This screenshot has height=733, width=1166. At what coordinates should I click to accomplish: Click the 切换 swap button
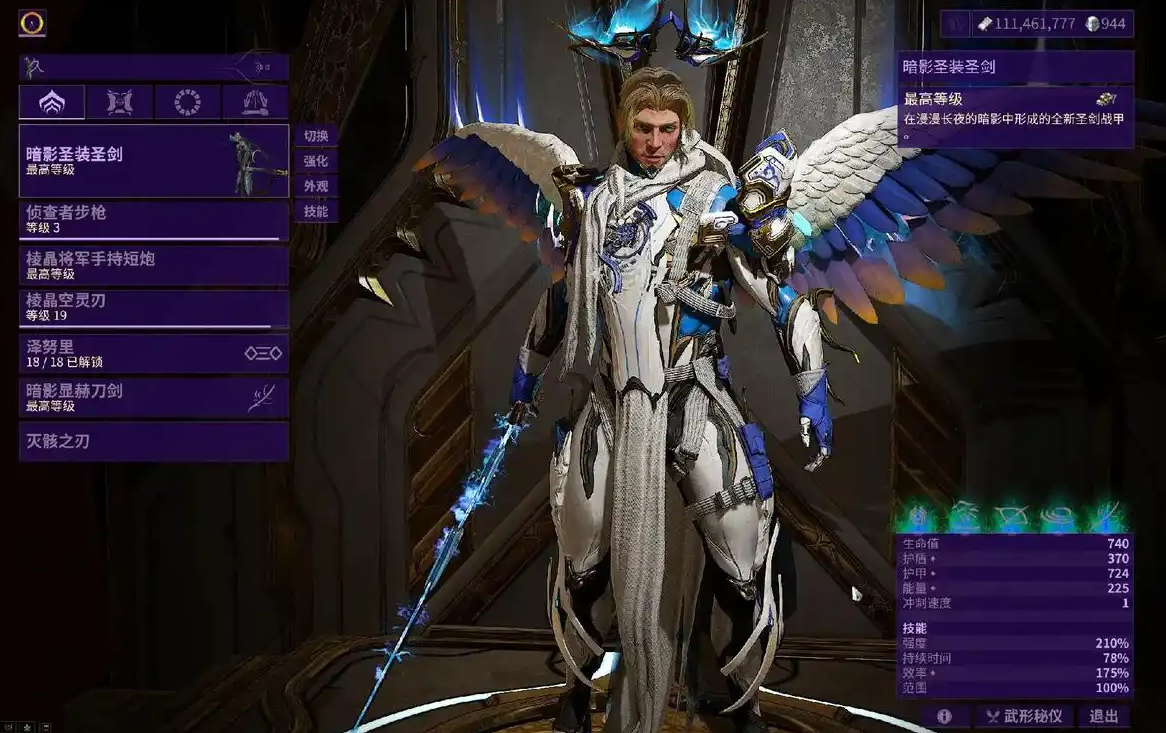click(x=316, y=136)
